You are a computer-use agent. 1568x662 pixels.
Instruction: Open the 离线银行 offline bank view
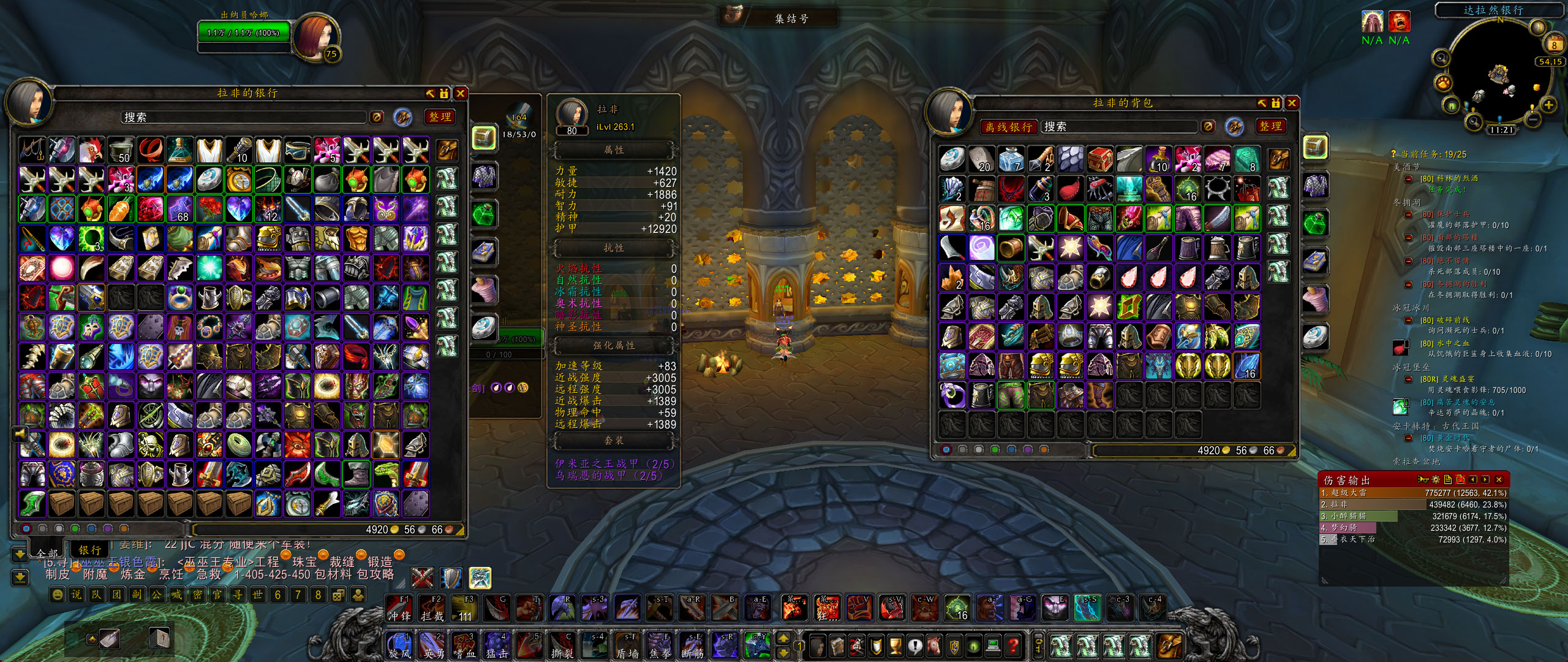coord(1008,127)
